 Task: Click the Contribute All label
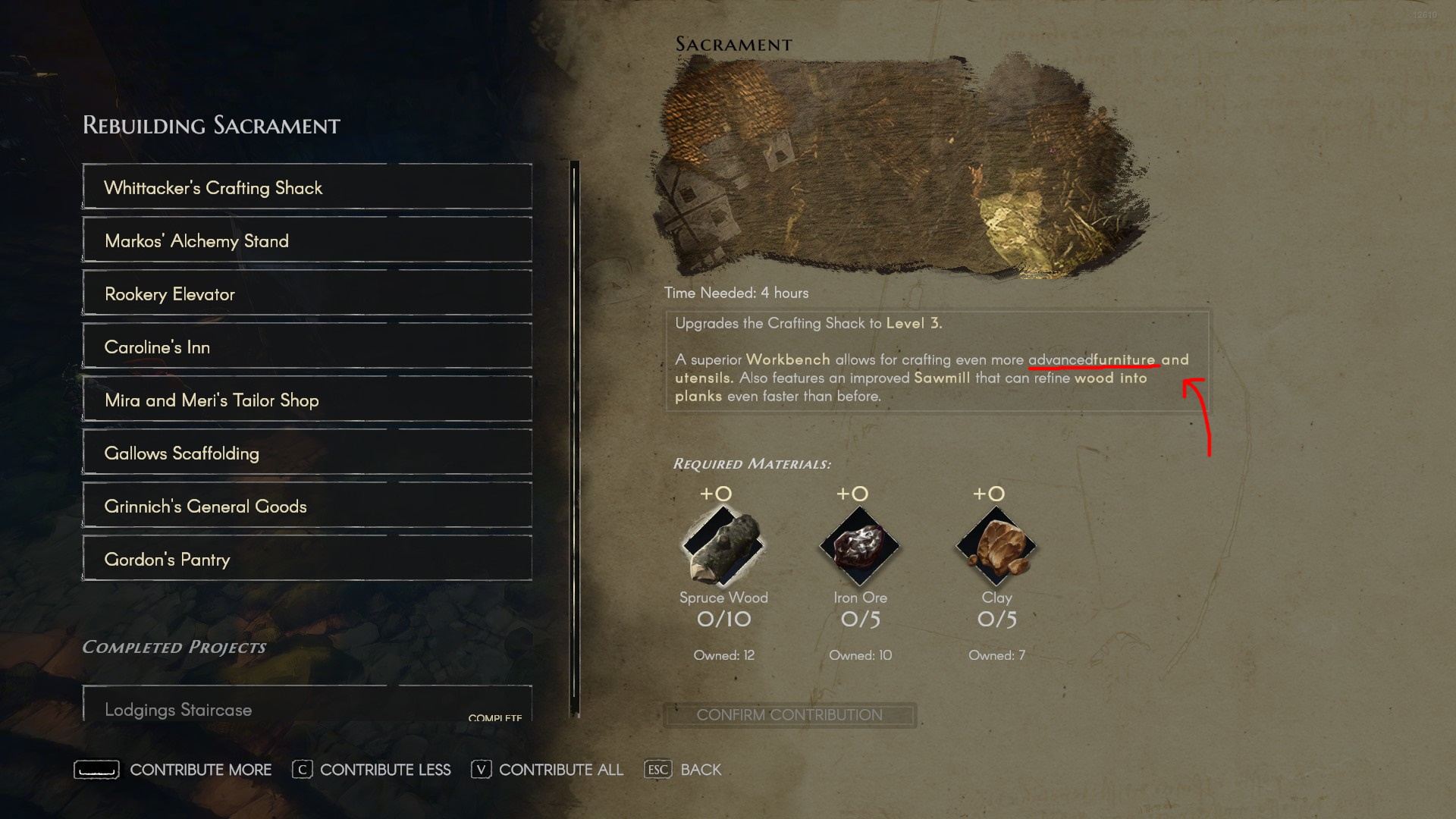560,770
